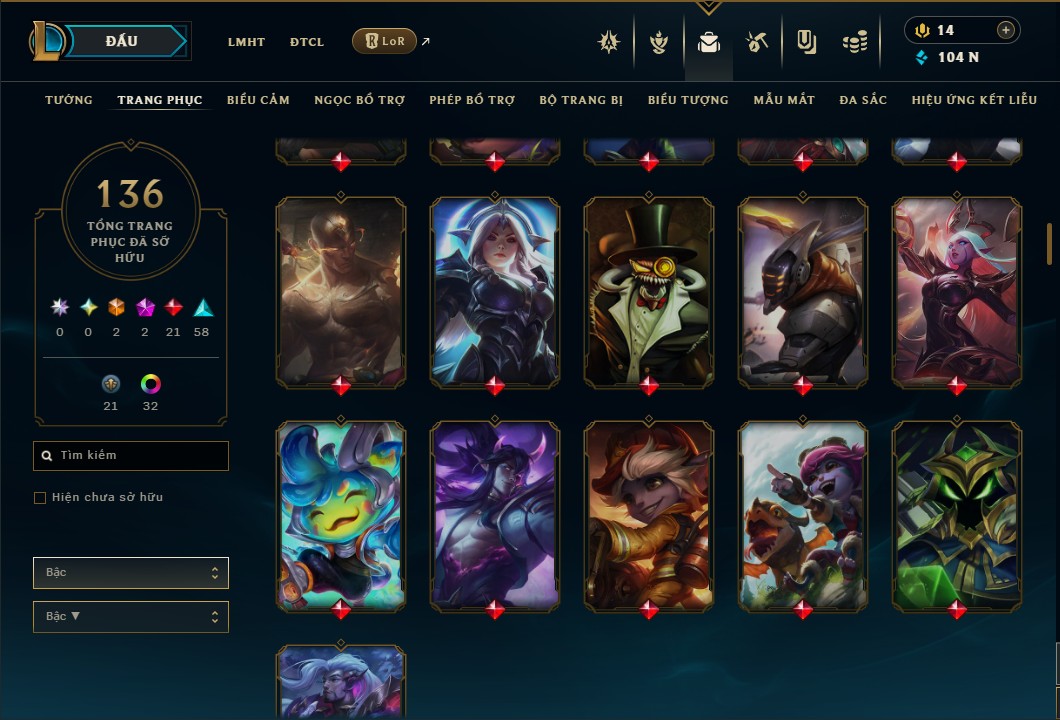Open the Bậc ▼ sort dropdown
This screenshot has height=720, width=1060.
[x=131, y=617]
